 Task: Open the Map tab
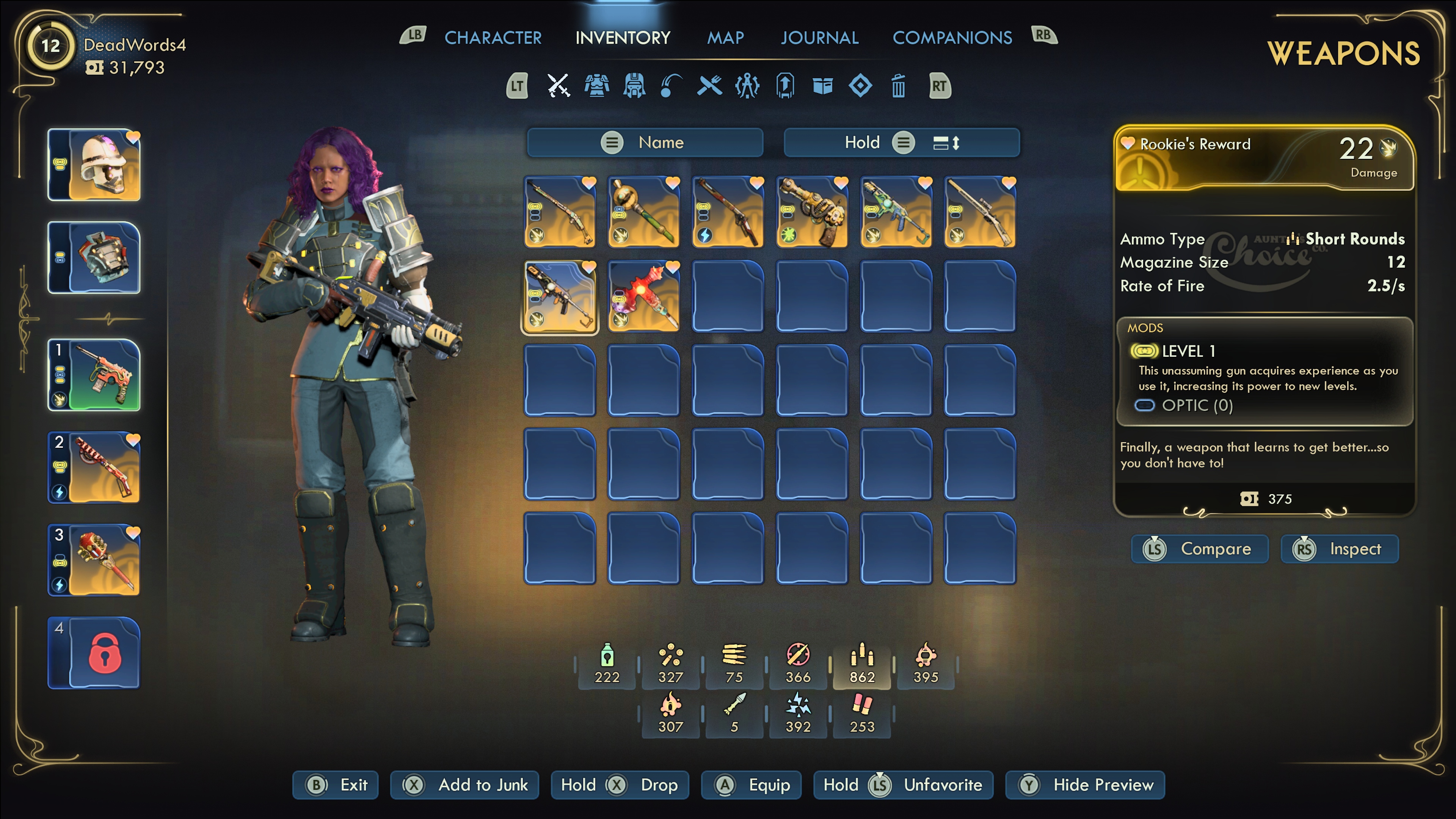point(725,38)
